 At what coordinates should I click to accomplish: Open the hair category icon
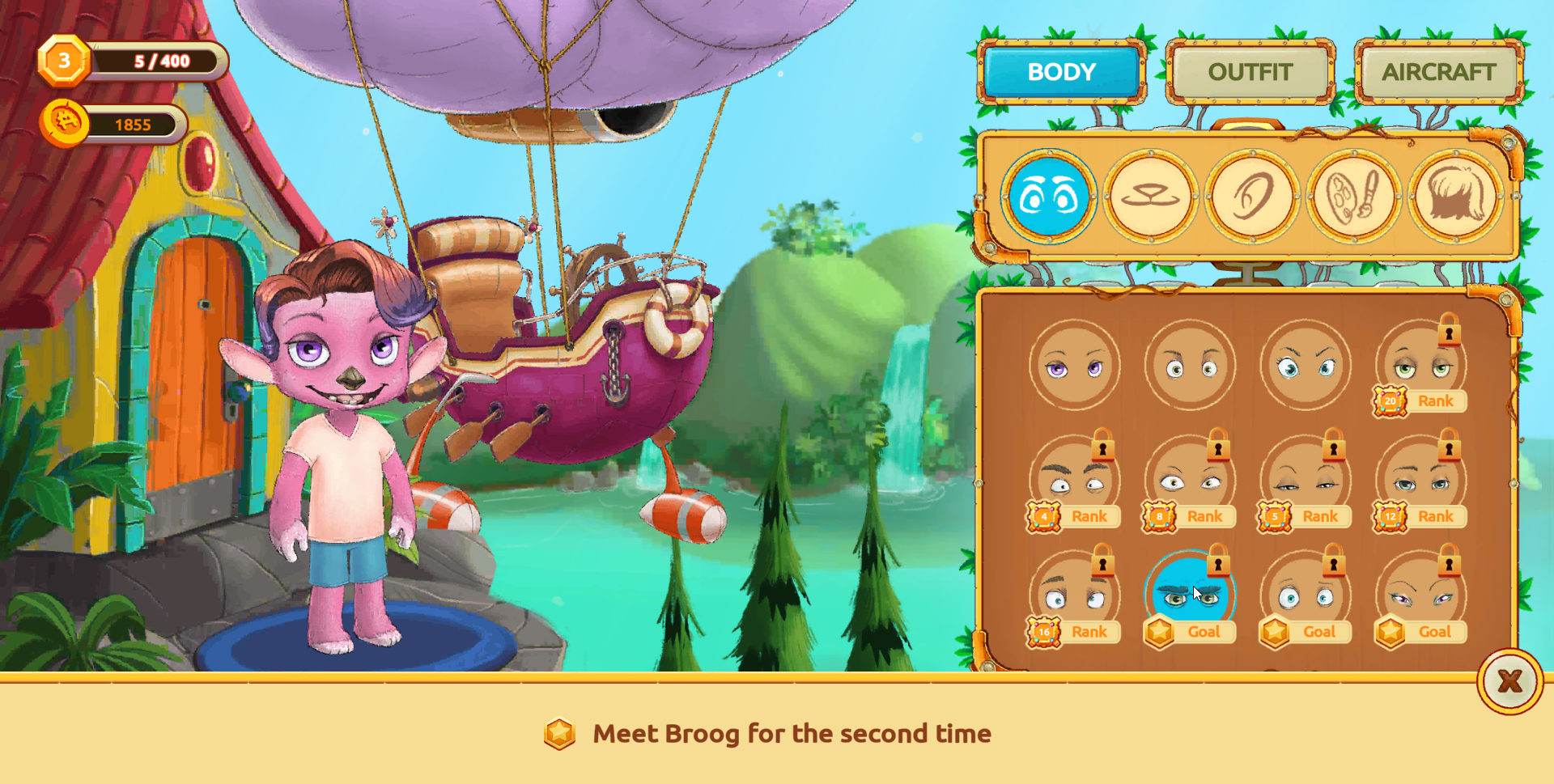[x=1456, y=196]
